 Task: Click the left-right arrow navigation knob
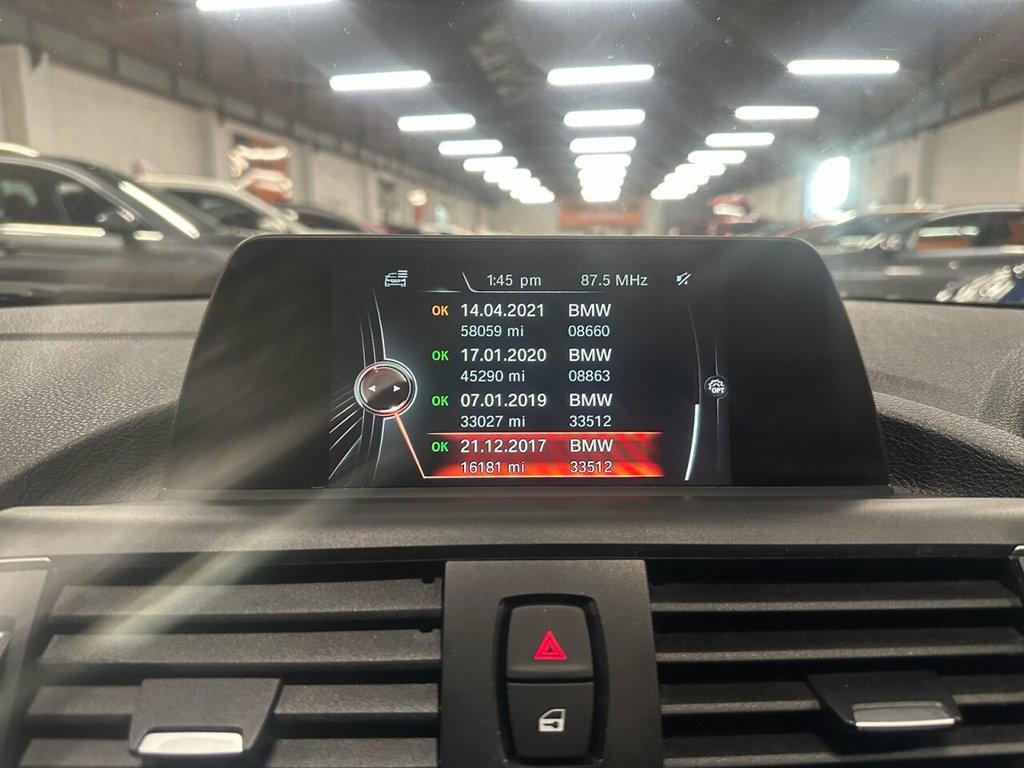click(x=385, y=387)
